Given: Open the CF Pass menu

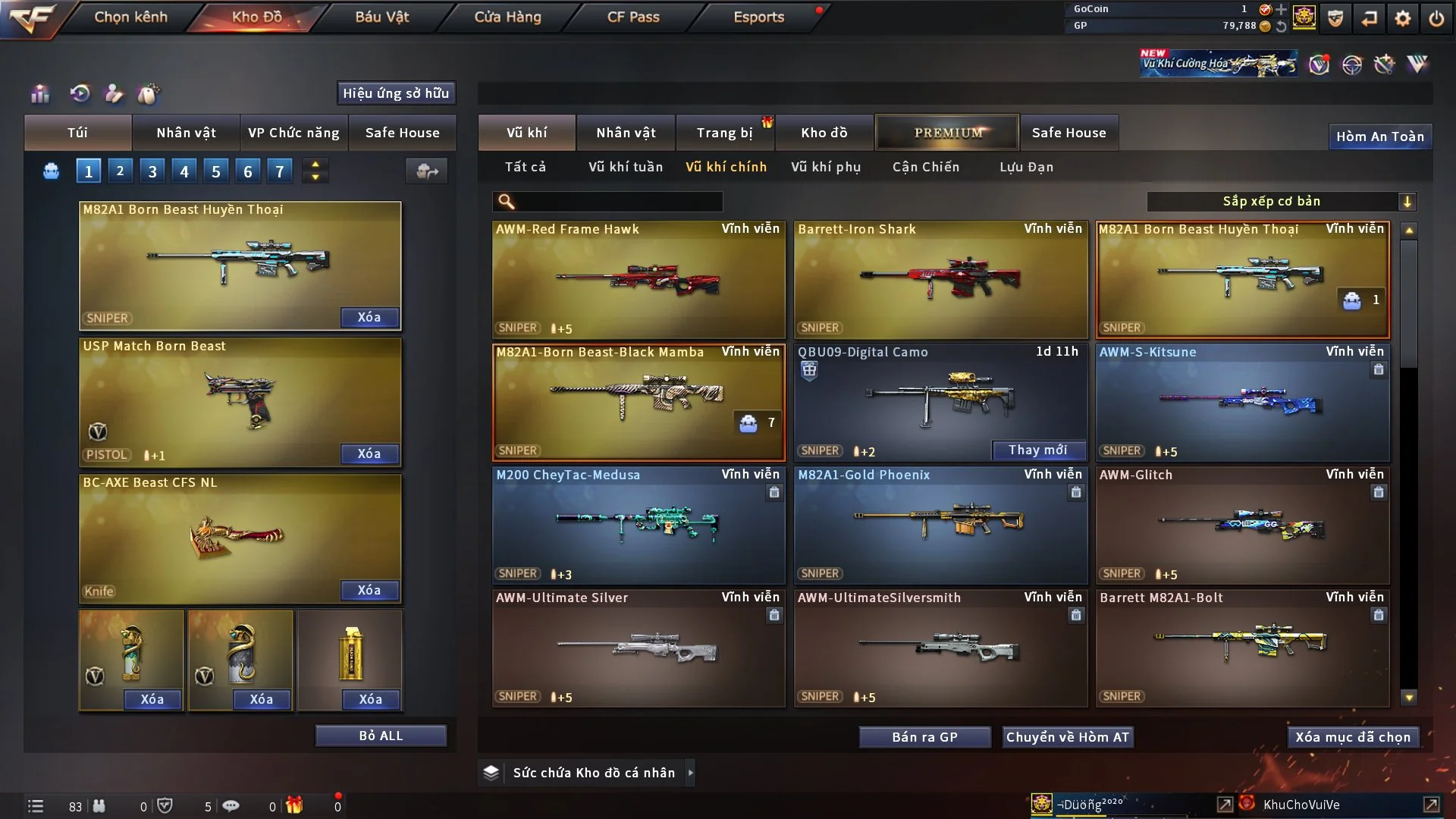Looking at the screenshot, I should (x=633, y=17).
